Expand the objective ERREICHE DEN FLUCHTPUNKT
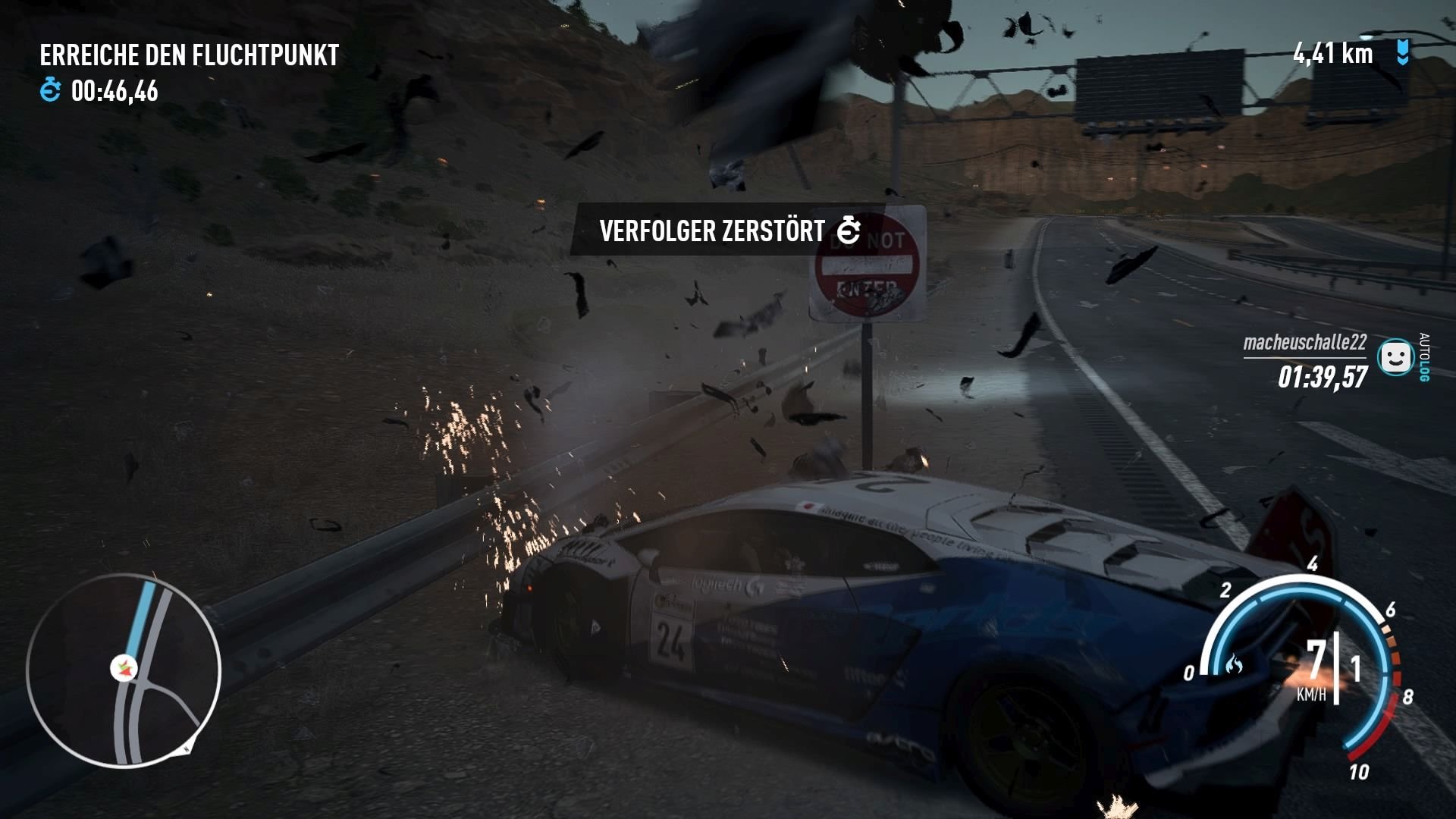The image size is (1456, 819). click(190, 55)
